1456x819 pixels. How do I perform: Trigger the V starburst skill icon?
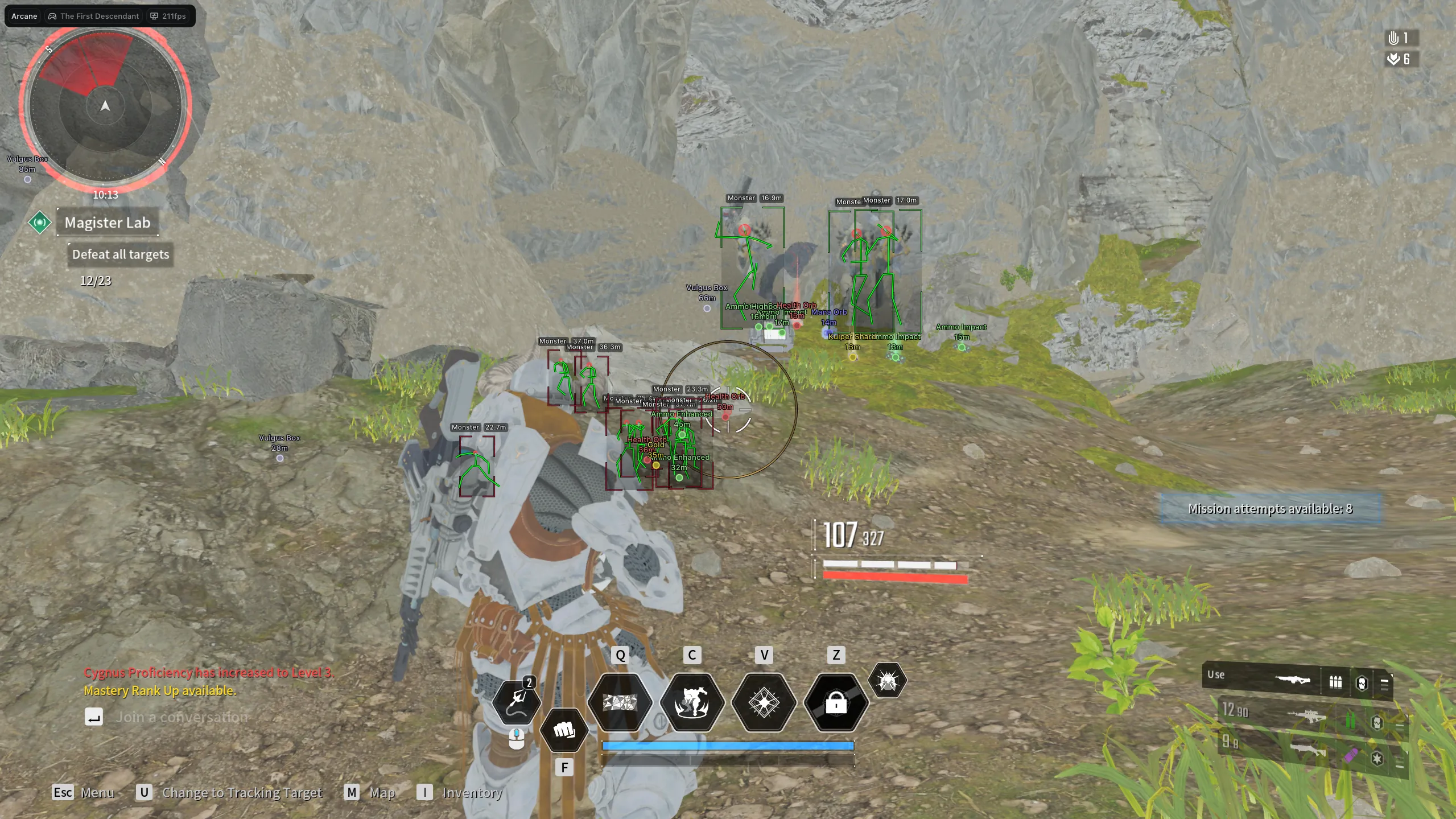click(763, 705)
